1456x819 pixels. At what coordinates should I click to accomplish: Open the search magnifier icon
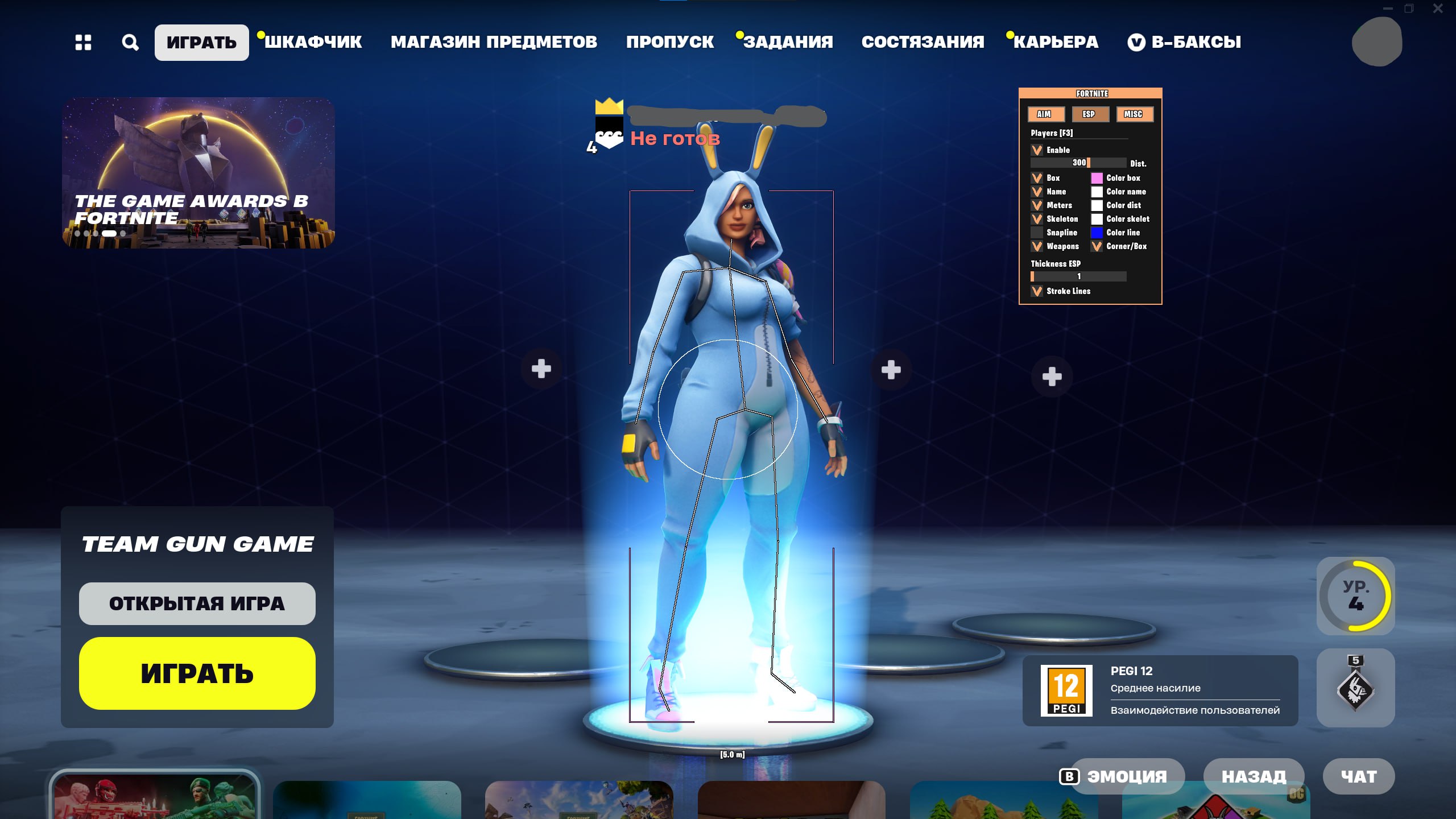[x=130, y=43]
